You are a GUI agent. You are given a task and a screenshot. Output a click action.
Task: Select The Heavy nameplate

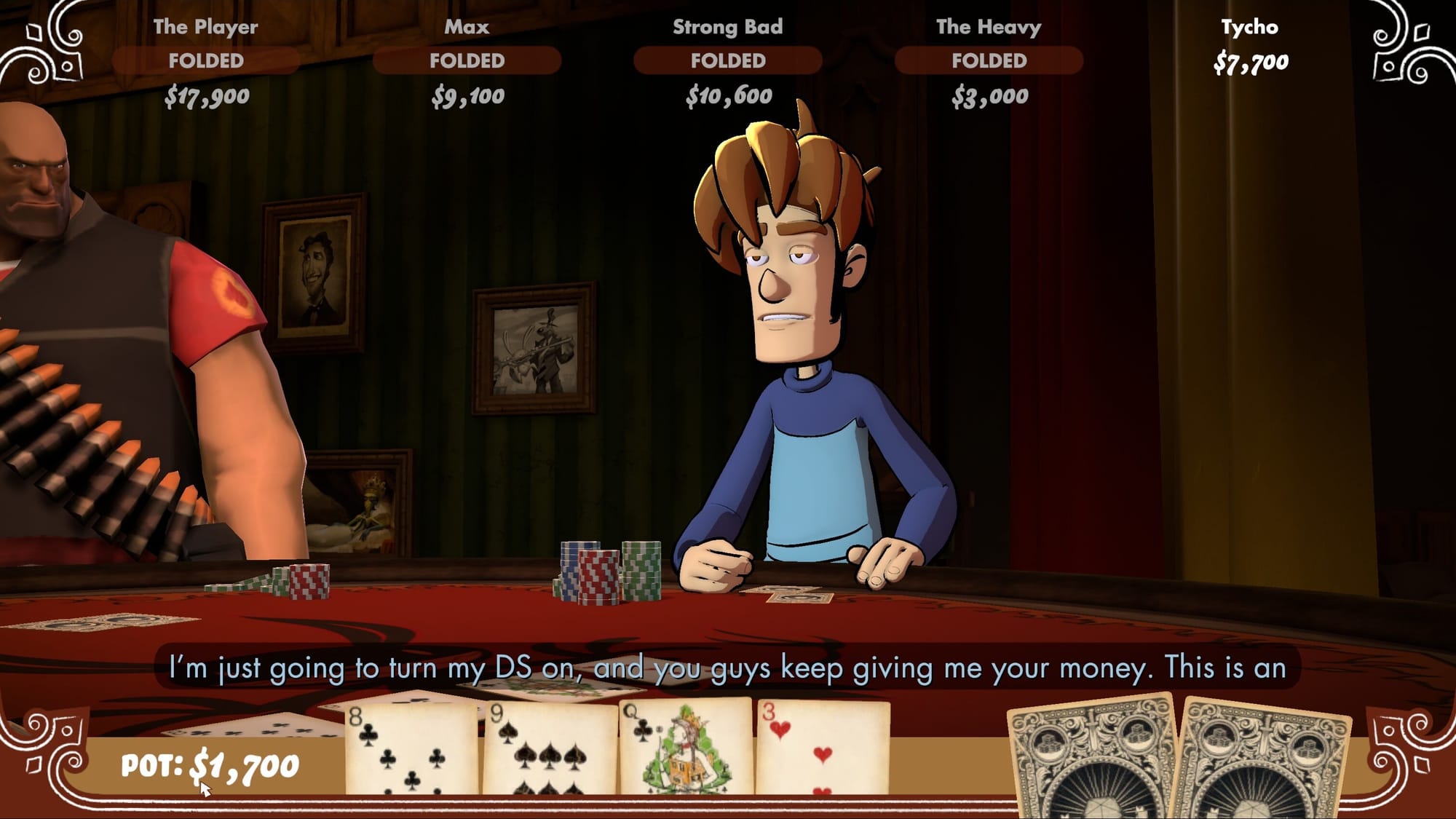tap(989, 29)
